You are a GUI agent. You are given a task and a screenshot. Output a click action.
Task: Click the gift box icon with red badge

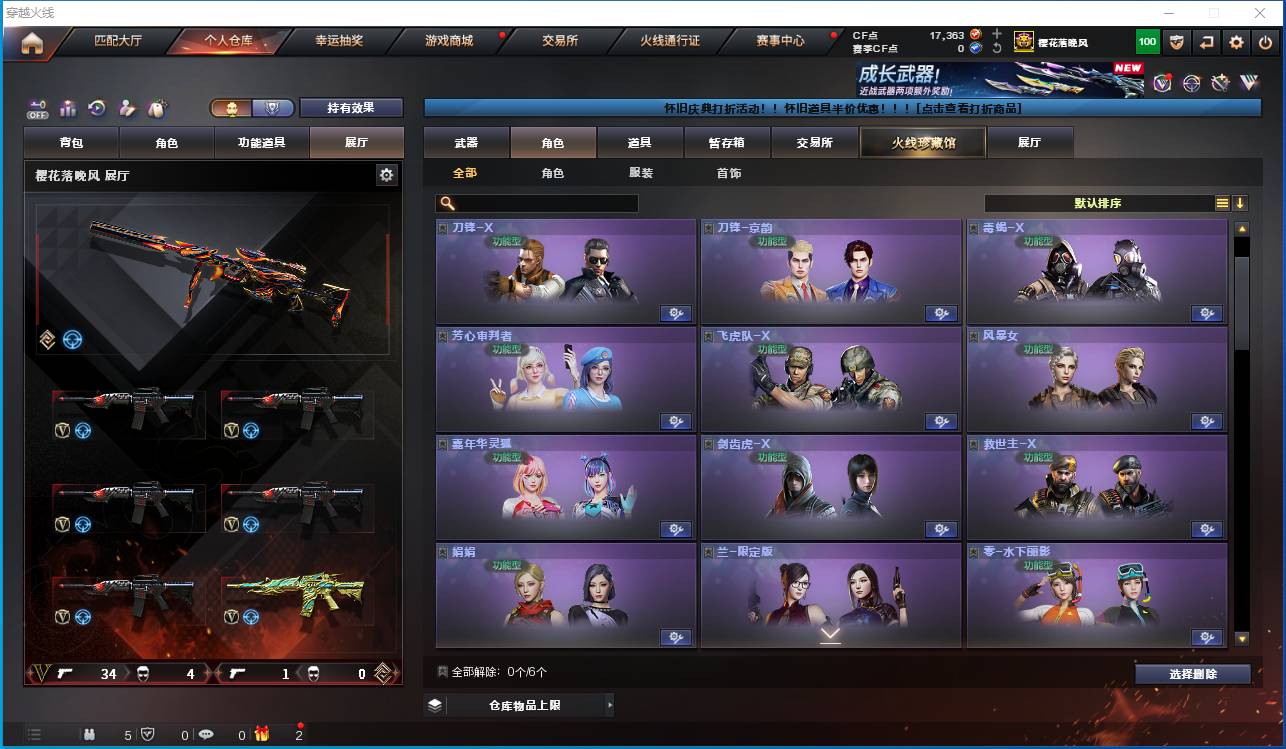tap(262, 735)
